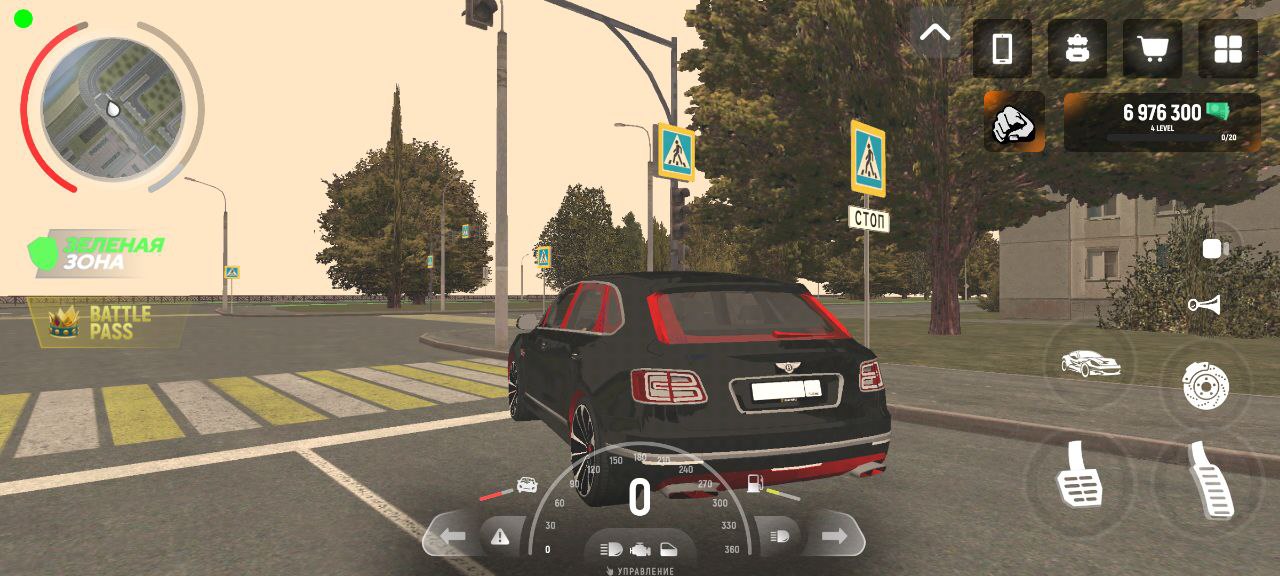Screen dimensions: 1280x576
Task: Open the backpack inventory
Action: coord(1077,49)
